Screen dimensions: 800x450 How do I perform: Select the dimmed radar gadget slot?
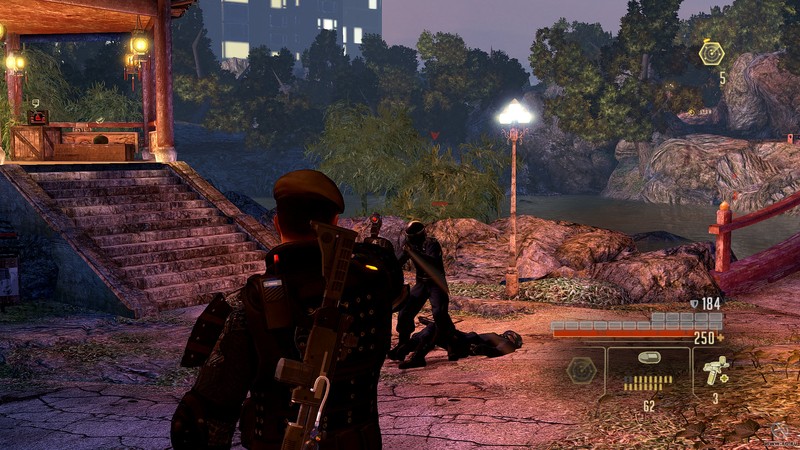point(582,371)
